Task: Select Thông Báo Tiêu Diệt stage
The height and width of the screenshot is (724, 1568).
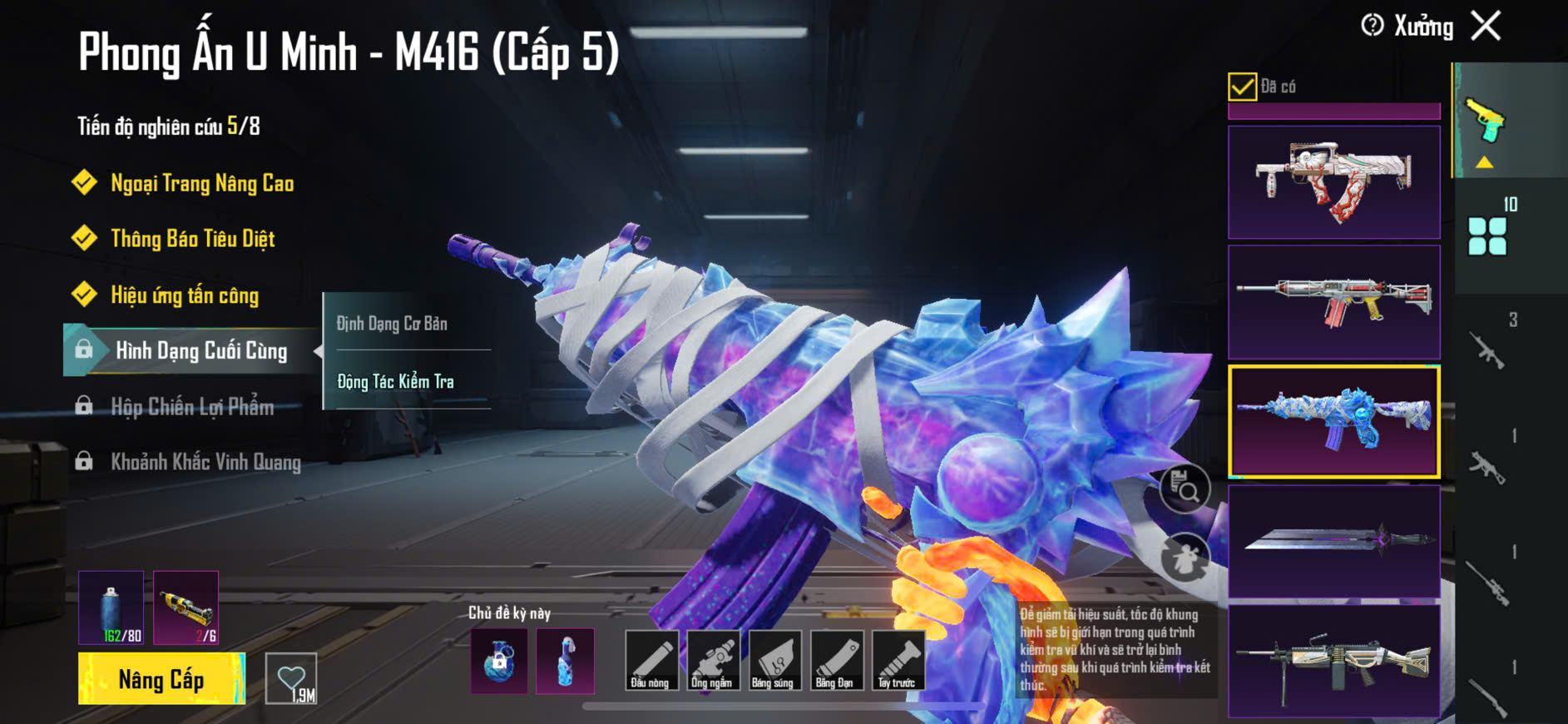Action: [x=192, y=239]
